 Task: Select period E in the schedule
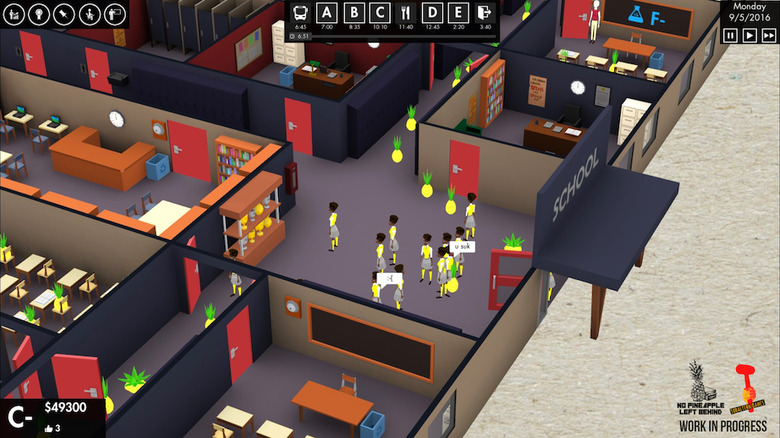459,14
